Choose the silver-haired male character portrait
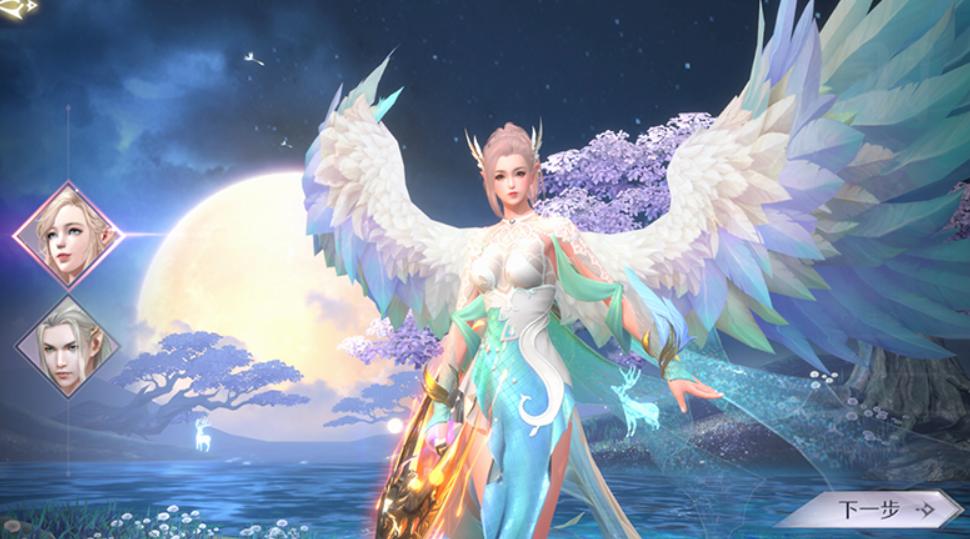Screen dimensions: 970x539 (67, 346)
